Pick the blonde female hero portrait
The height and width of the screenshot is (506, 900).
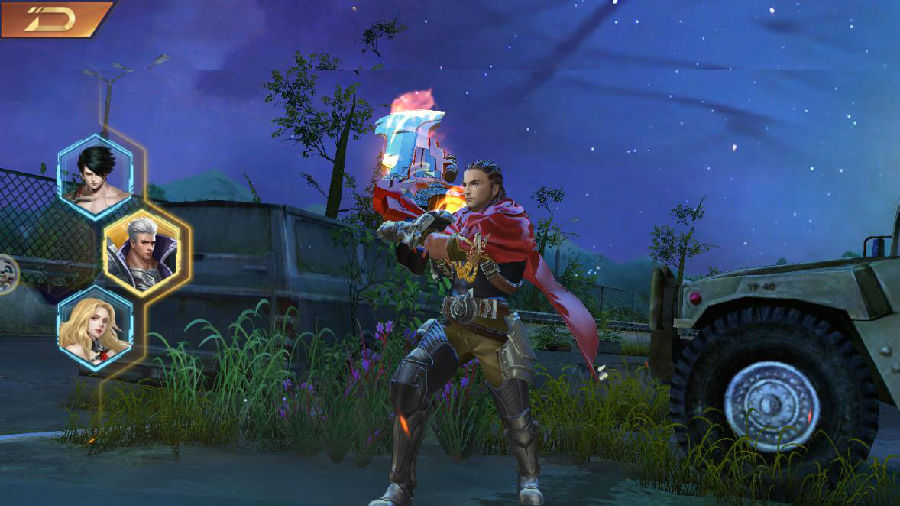(95, 327)
